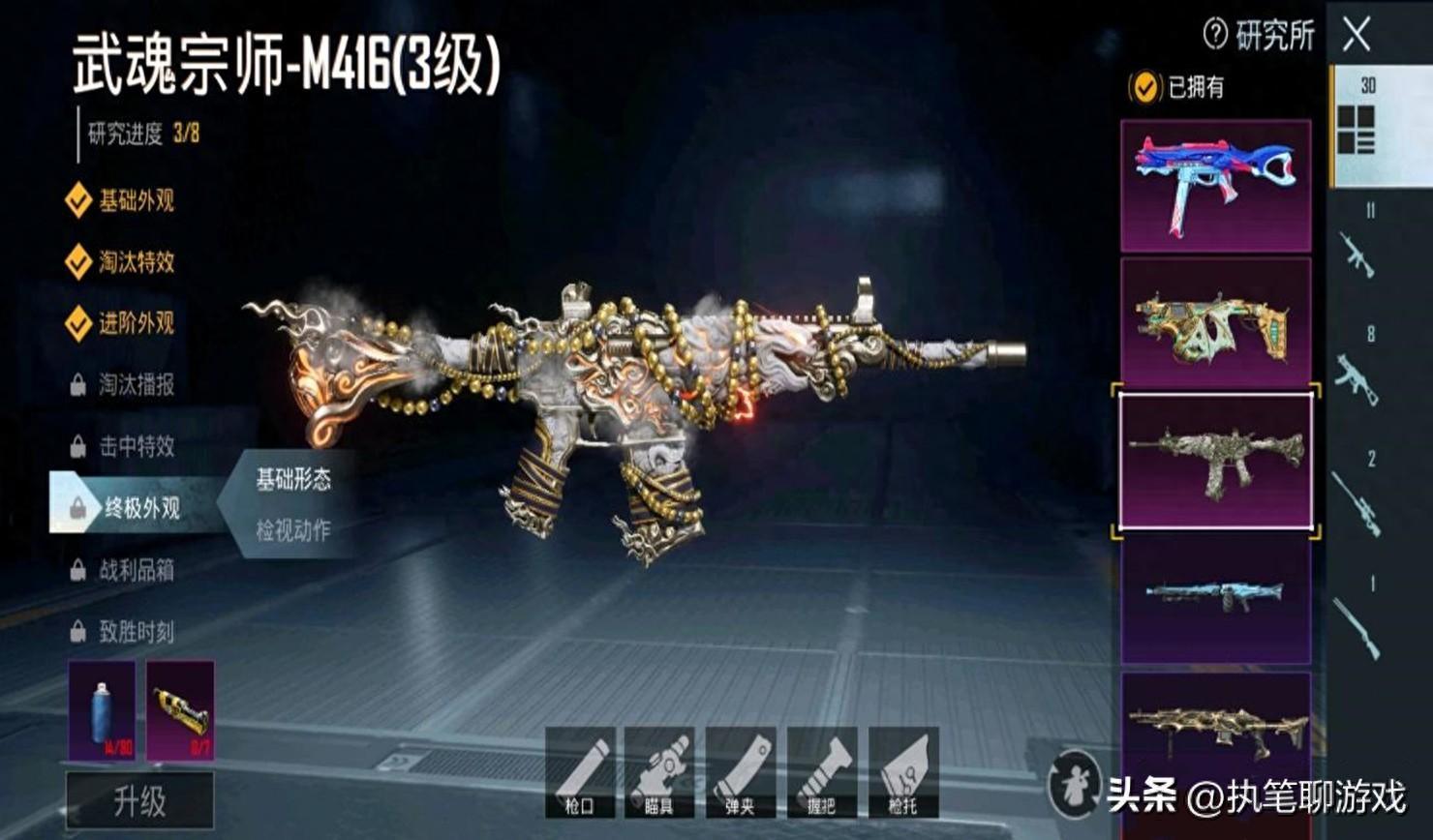The width and height of the screenshot is (1433, 840).
Task: Select the blue and red SMG skin thumbnail
Action: [x=1216, y=185]
